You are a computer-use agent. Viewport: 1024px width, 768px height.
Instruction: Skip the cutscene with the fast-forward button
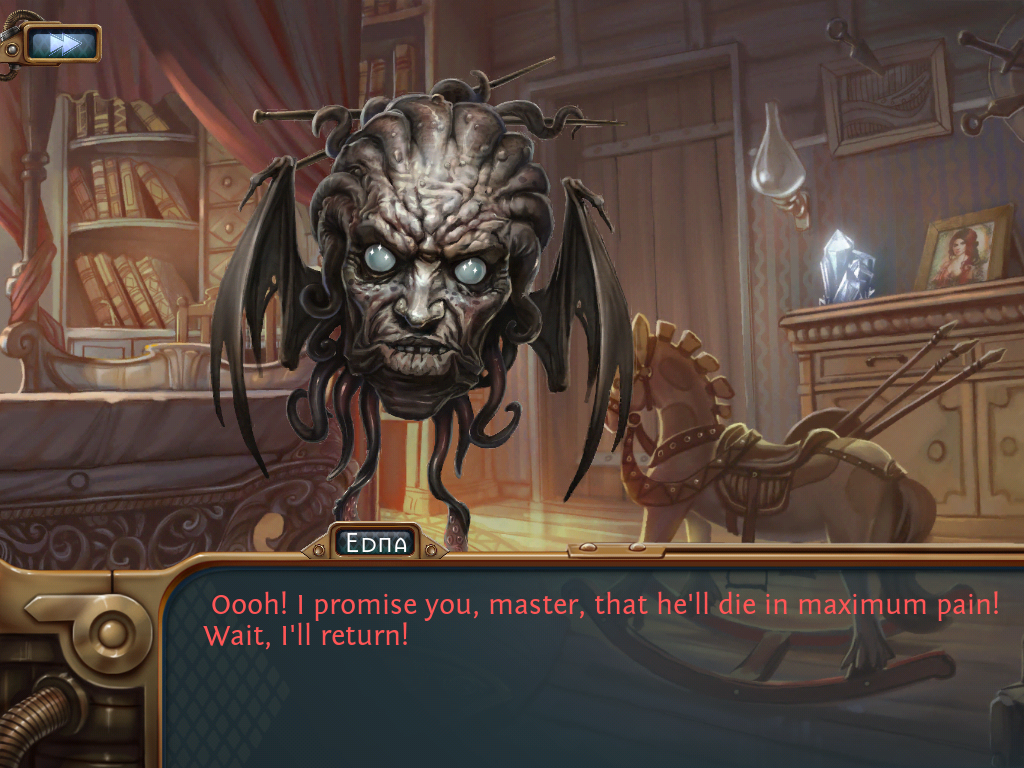click(x=62, y=43)
